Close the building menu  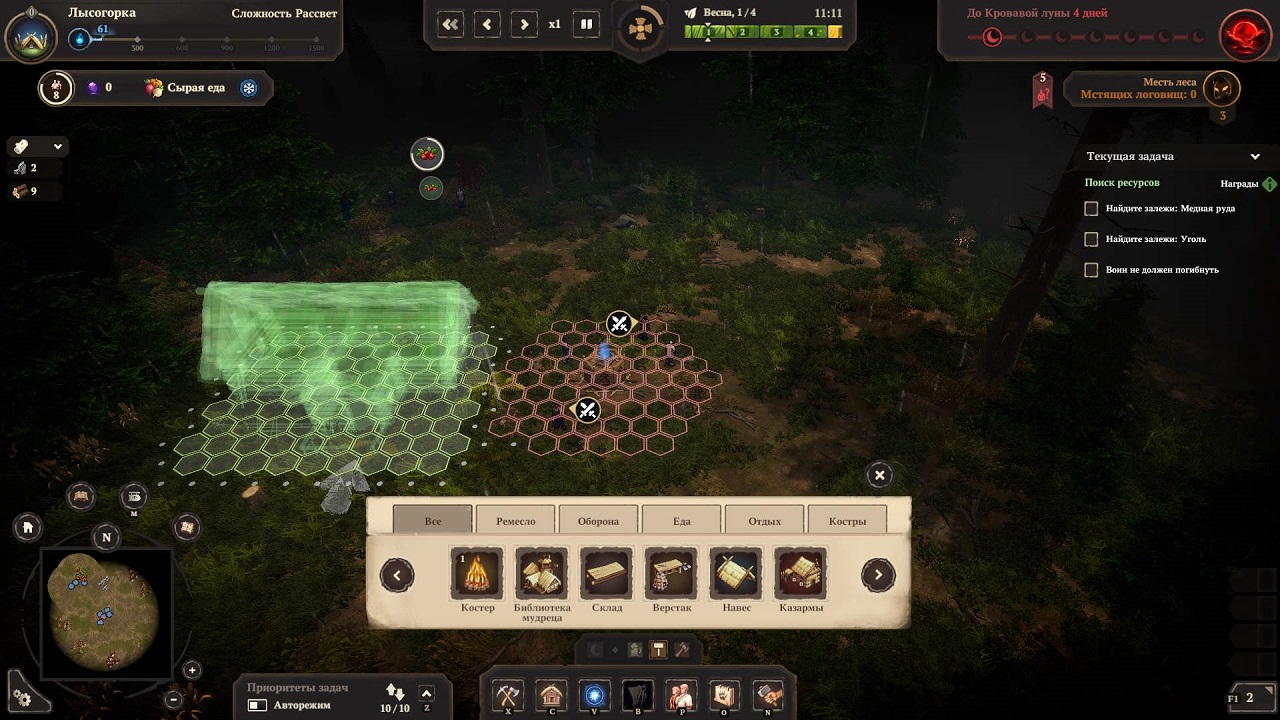[879, 475]
